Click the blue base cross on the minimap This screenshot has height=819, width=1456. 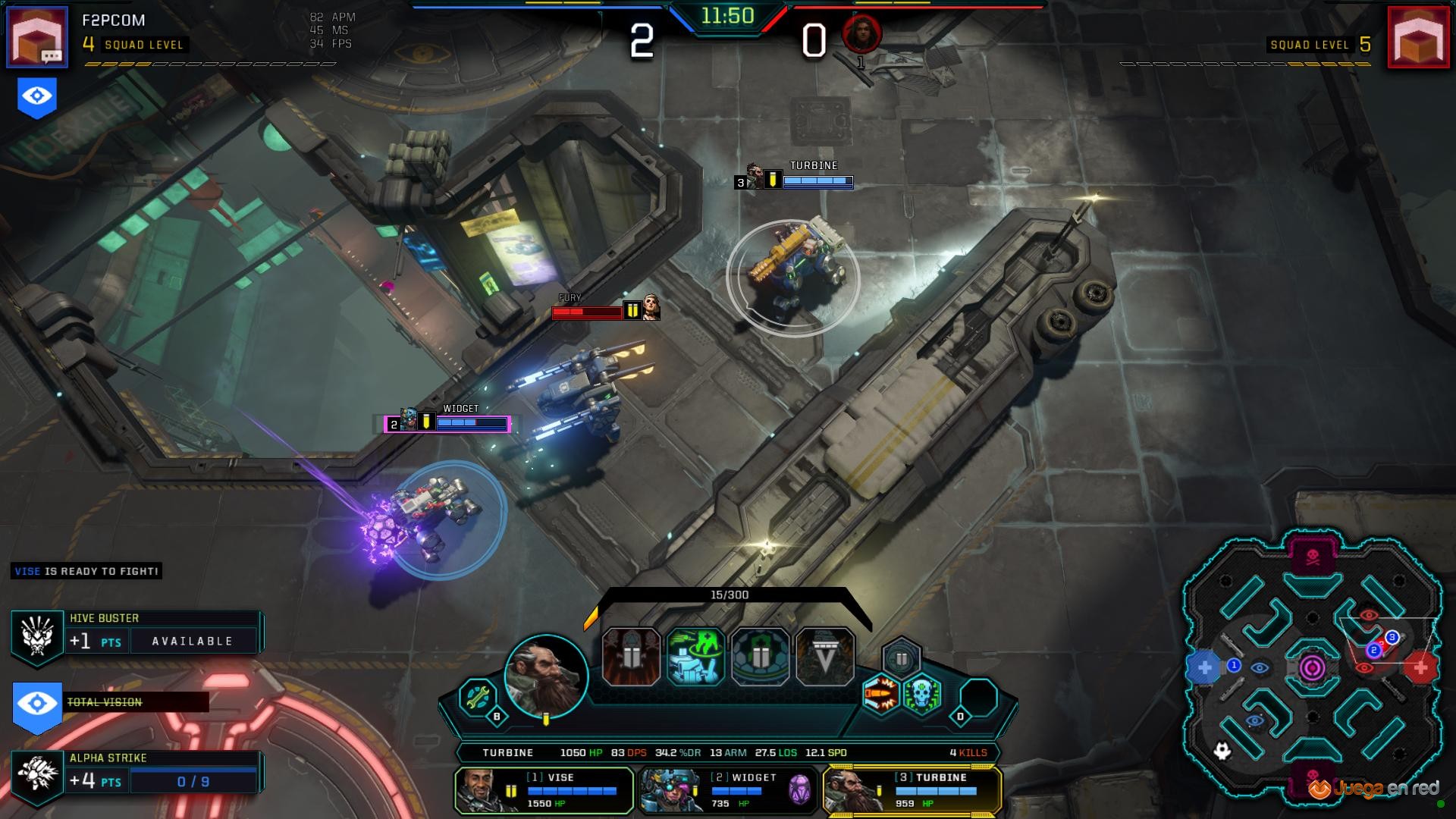pos(1204,668)
